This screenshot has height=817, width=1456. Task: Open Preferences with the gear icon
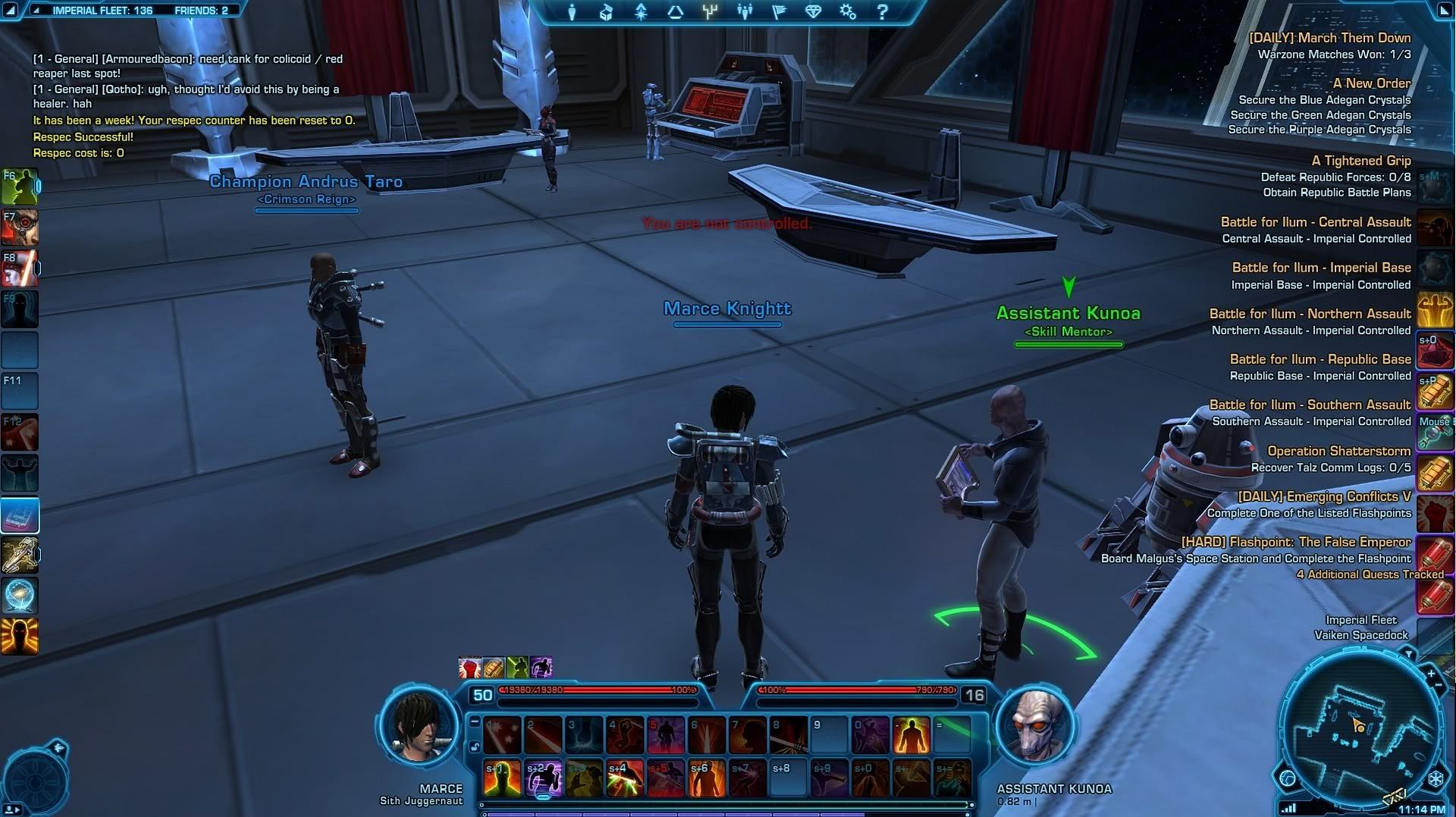tap(847, 12)
